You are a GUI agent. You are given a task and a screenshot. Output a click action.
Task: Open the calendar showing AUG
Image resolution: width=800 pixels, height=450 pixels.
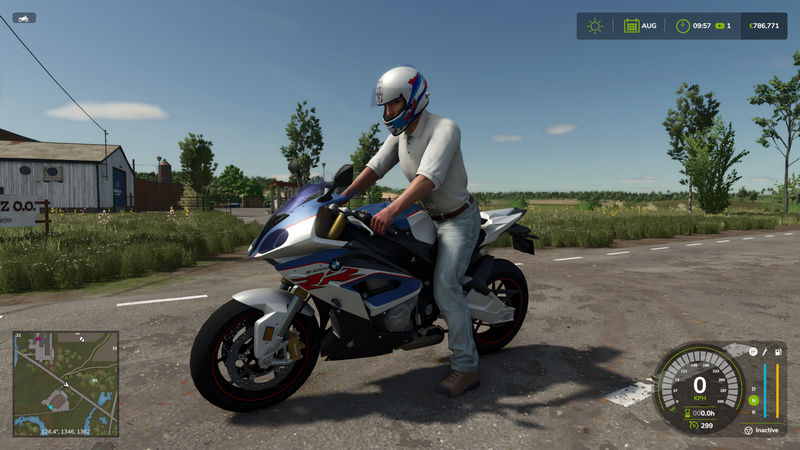(631, 26)
